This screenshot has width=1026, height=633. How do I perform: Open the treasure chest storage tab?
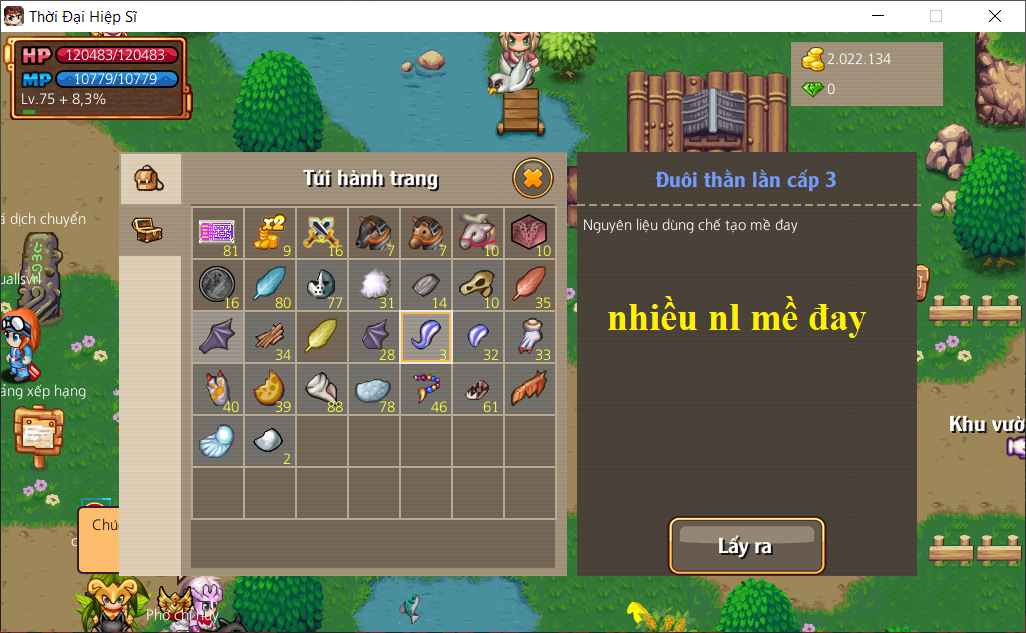click(x=150, y=231)
